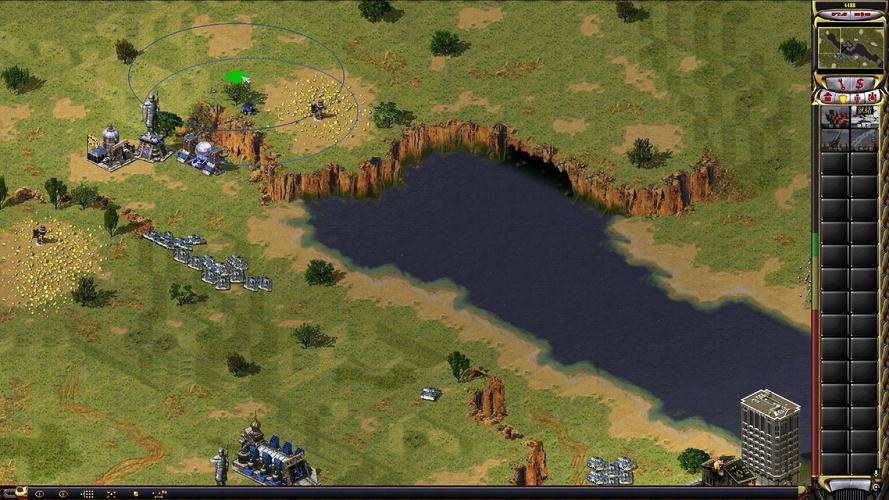Switch to the infantry build tab

(855, 97)
